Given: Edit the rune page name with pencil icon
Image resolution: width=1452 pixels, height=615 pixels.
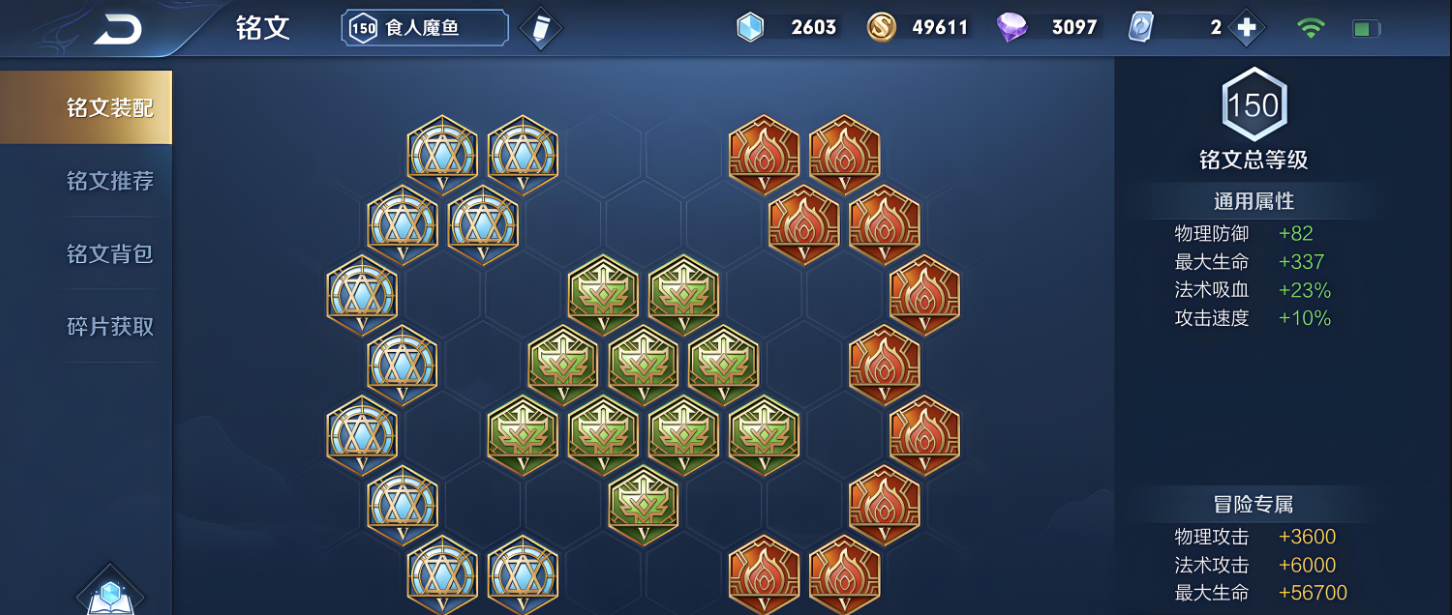Looking at the screenshot, I should (540, 28).
